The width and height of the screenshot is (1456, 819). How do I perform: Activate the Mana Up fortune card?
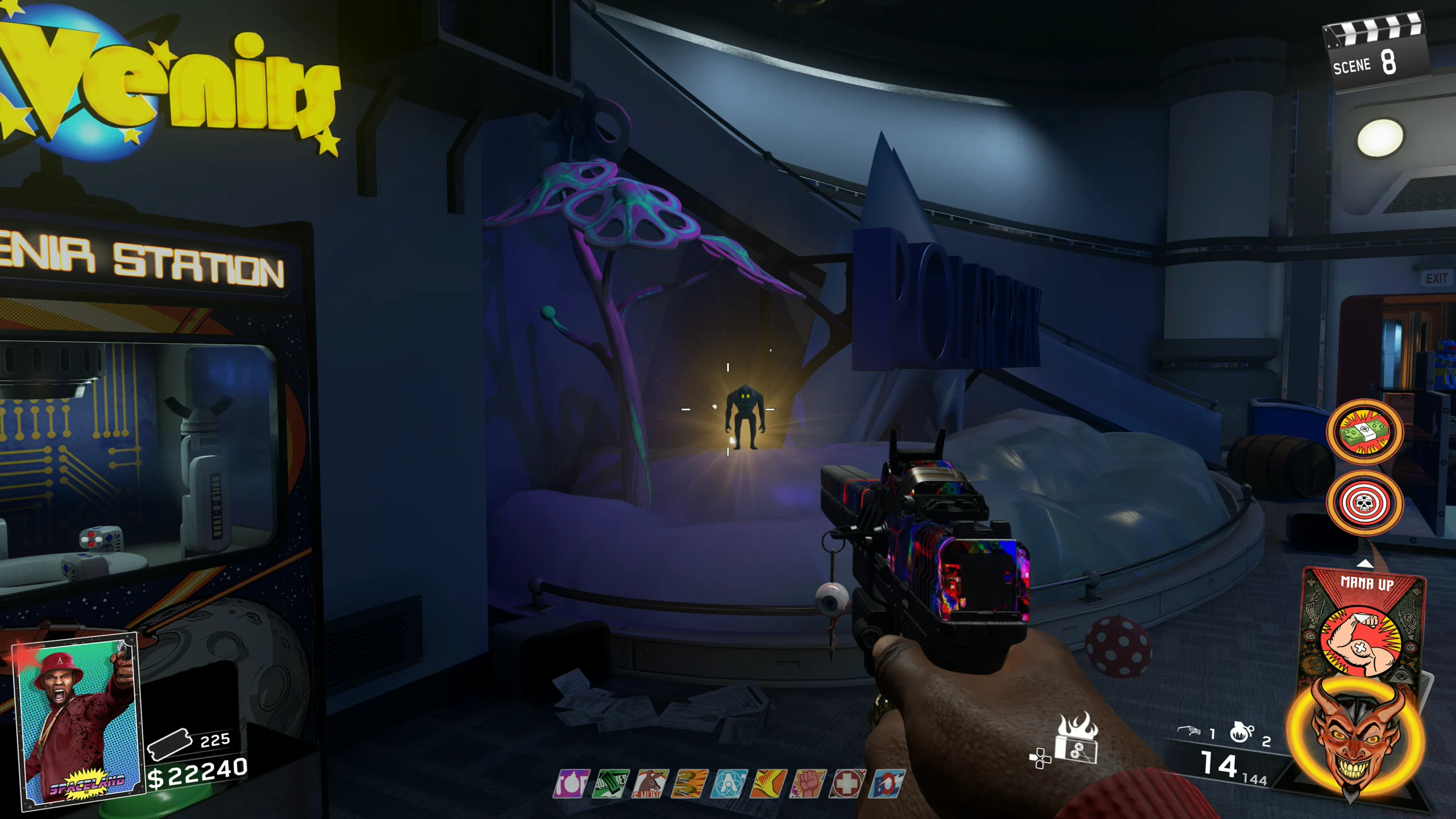pos(1364,626)
